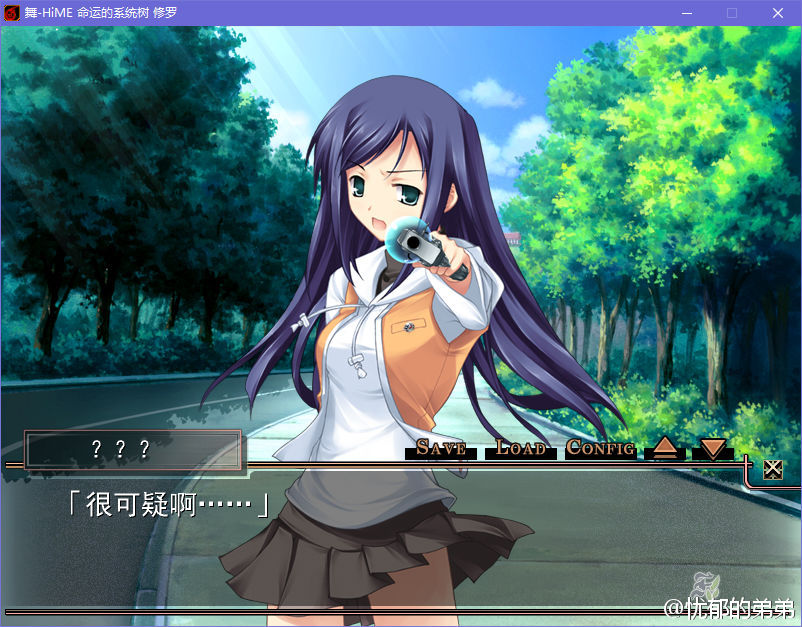The image size is (802, 627).
Task: Click the down arrow button
Action: [x=712, y=449]
